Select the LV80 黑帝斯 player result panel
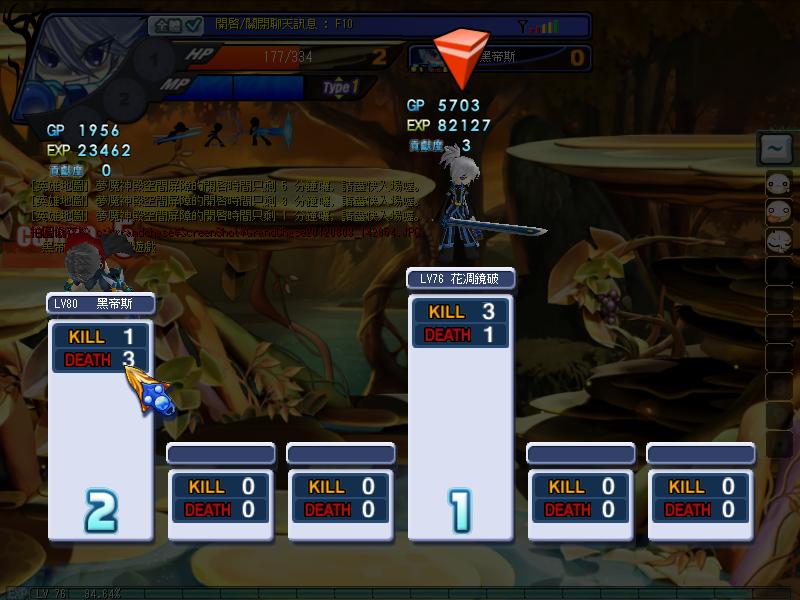The image size is (800, 600). (x=100, y=416)
